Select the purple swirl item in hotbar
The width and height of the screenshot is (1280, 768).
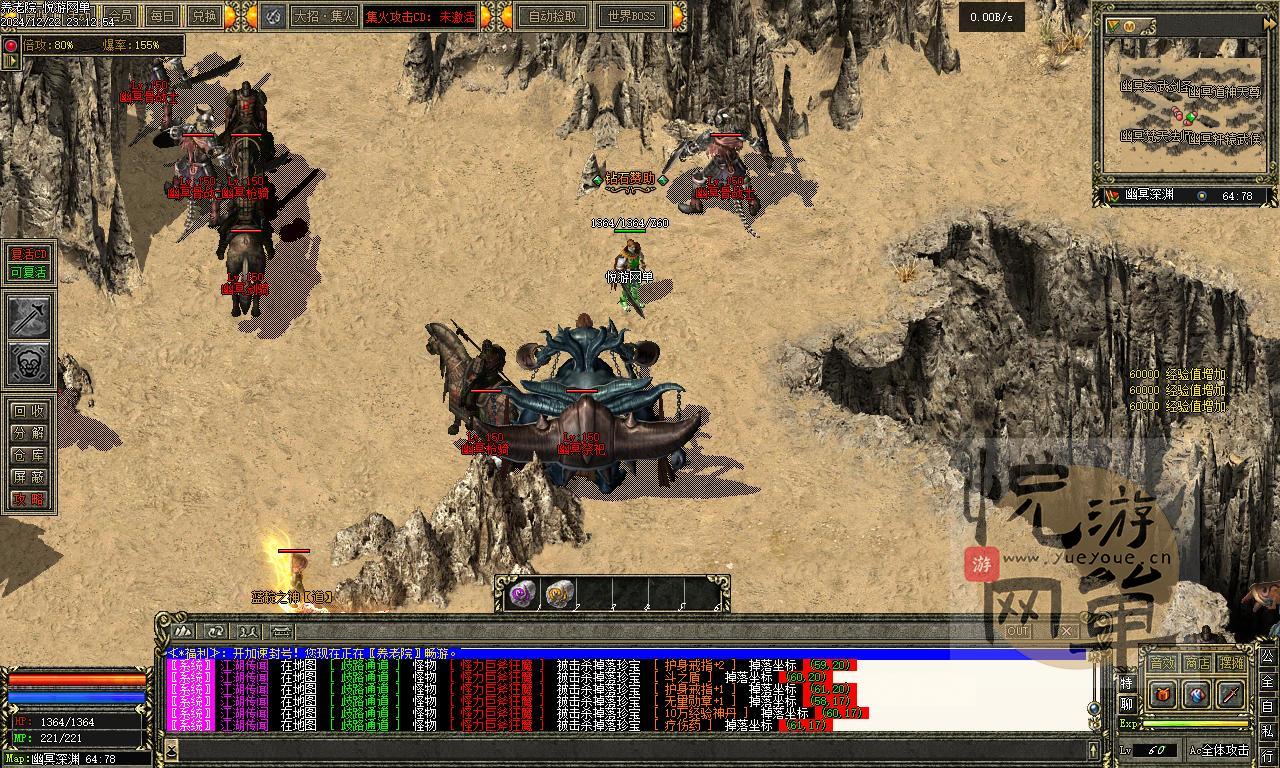pos(522,595)
